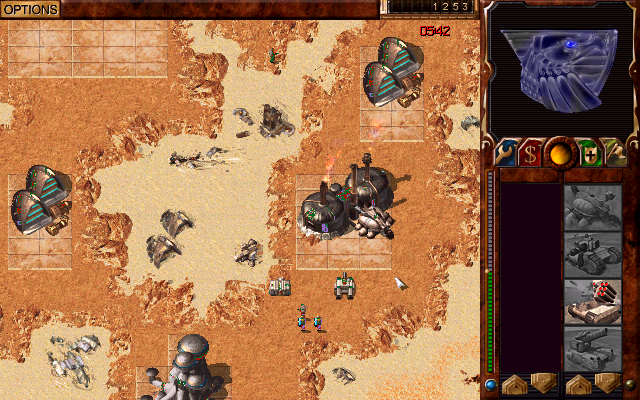Screen dimensions: 640x400
Task: Open the Options menu
Action: [x=30, y=9]
